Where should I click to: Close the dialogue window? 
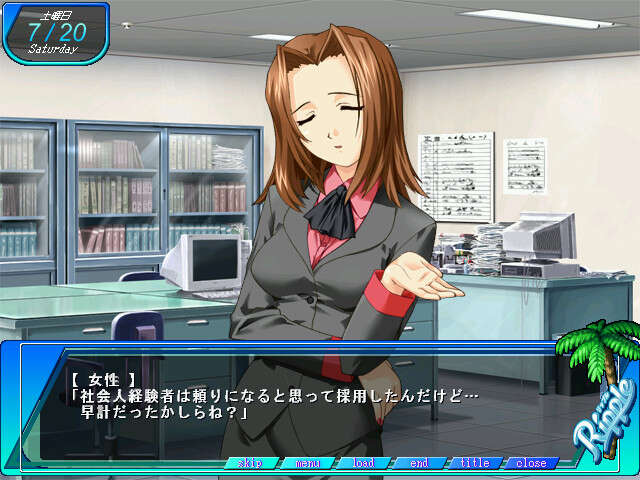point(530,463)
